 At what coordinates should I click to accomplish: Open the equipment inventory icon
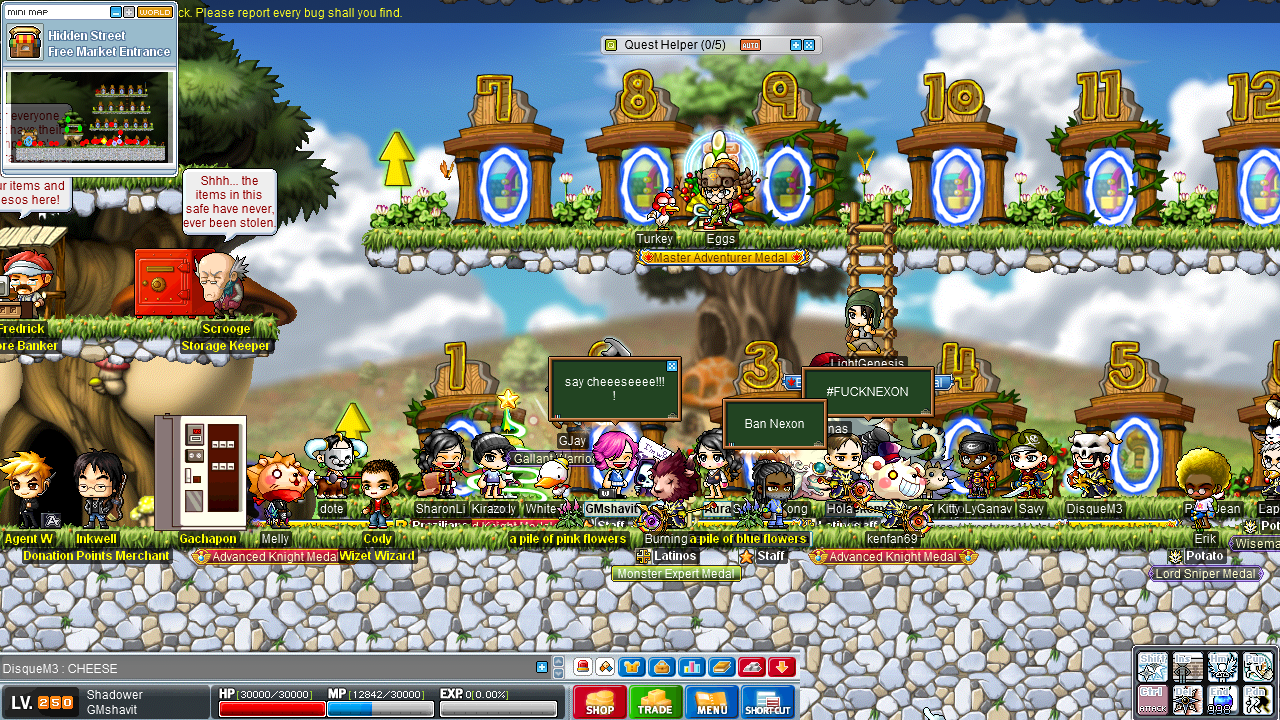(632, 666)
